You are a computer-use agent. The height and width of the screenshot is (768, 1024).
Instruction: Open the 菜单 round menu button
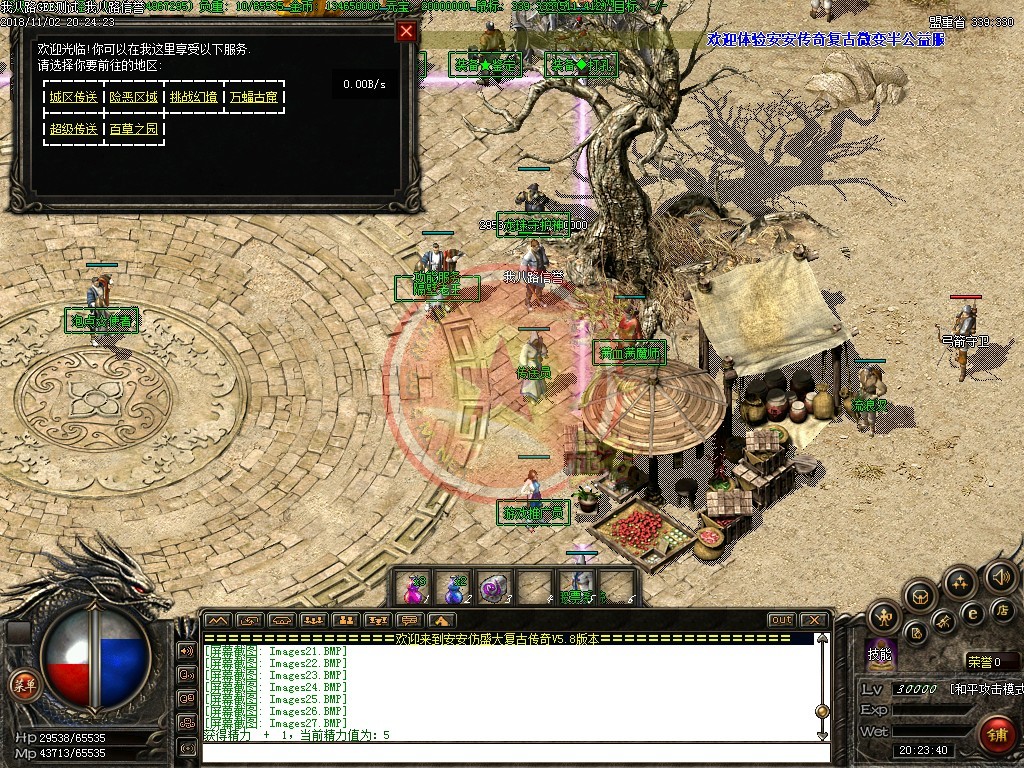click(x=23, y=686)
